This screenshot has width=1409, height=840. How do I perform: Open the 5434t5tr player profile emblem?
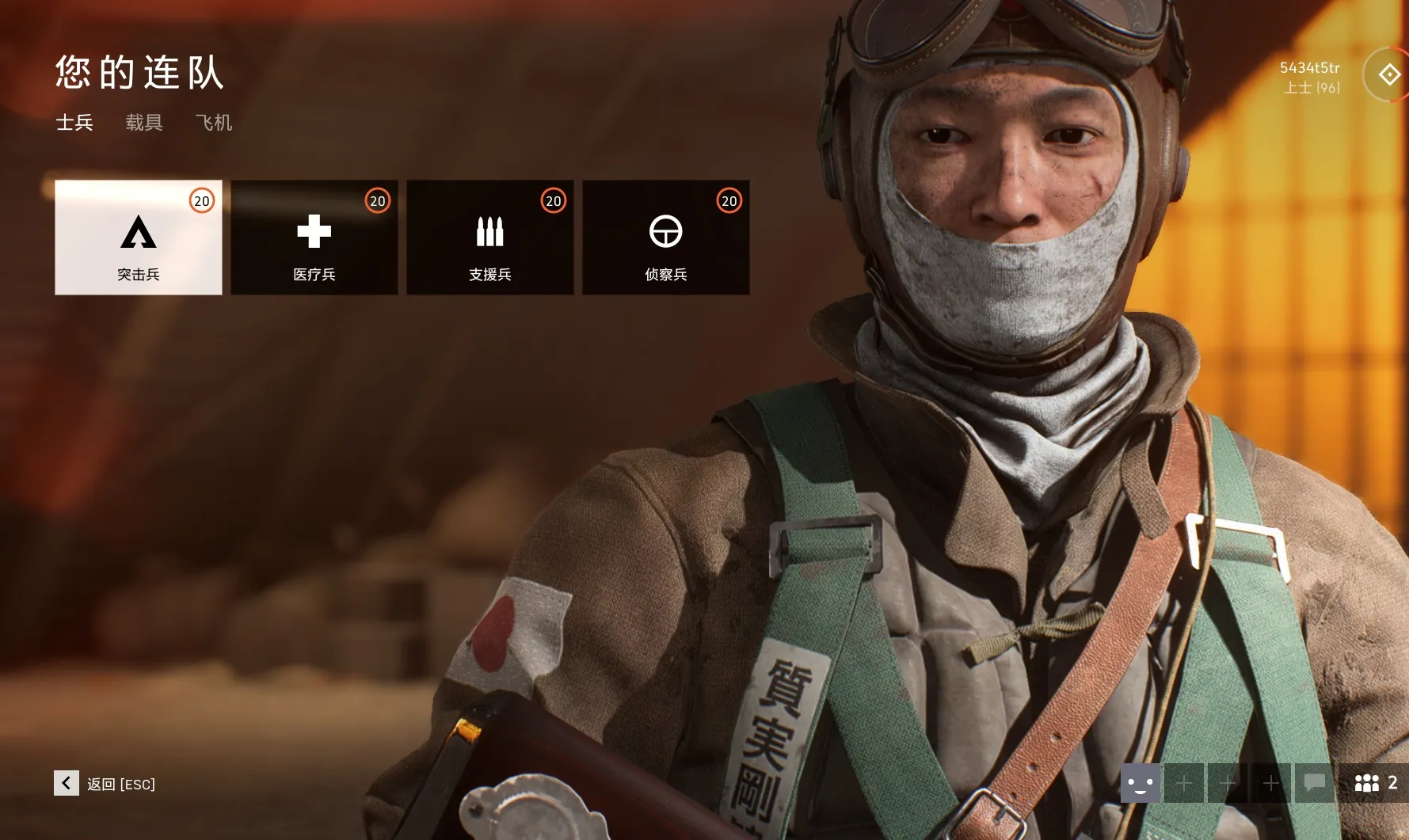pyautogui.click(x=1388, y=75)
